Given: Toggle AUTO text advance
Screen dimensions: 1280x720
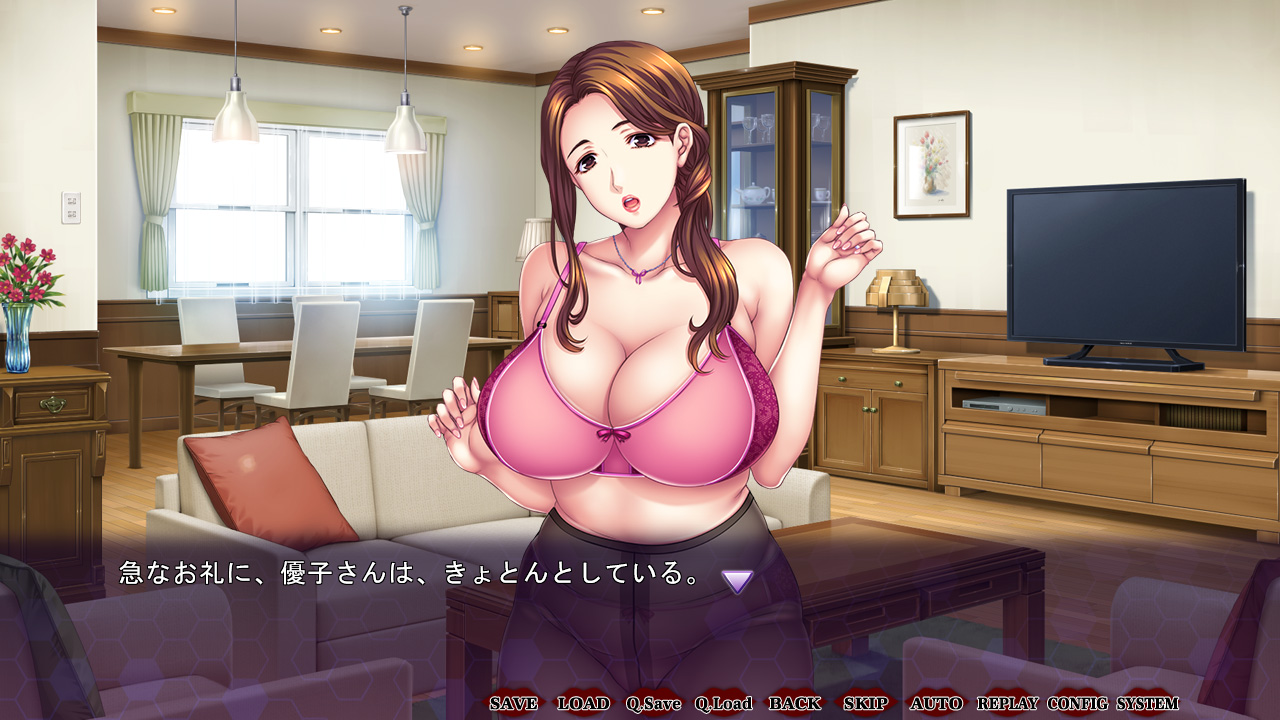Looking at the screenshot, I should 936,703.
